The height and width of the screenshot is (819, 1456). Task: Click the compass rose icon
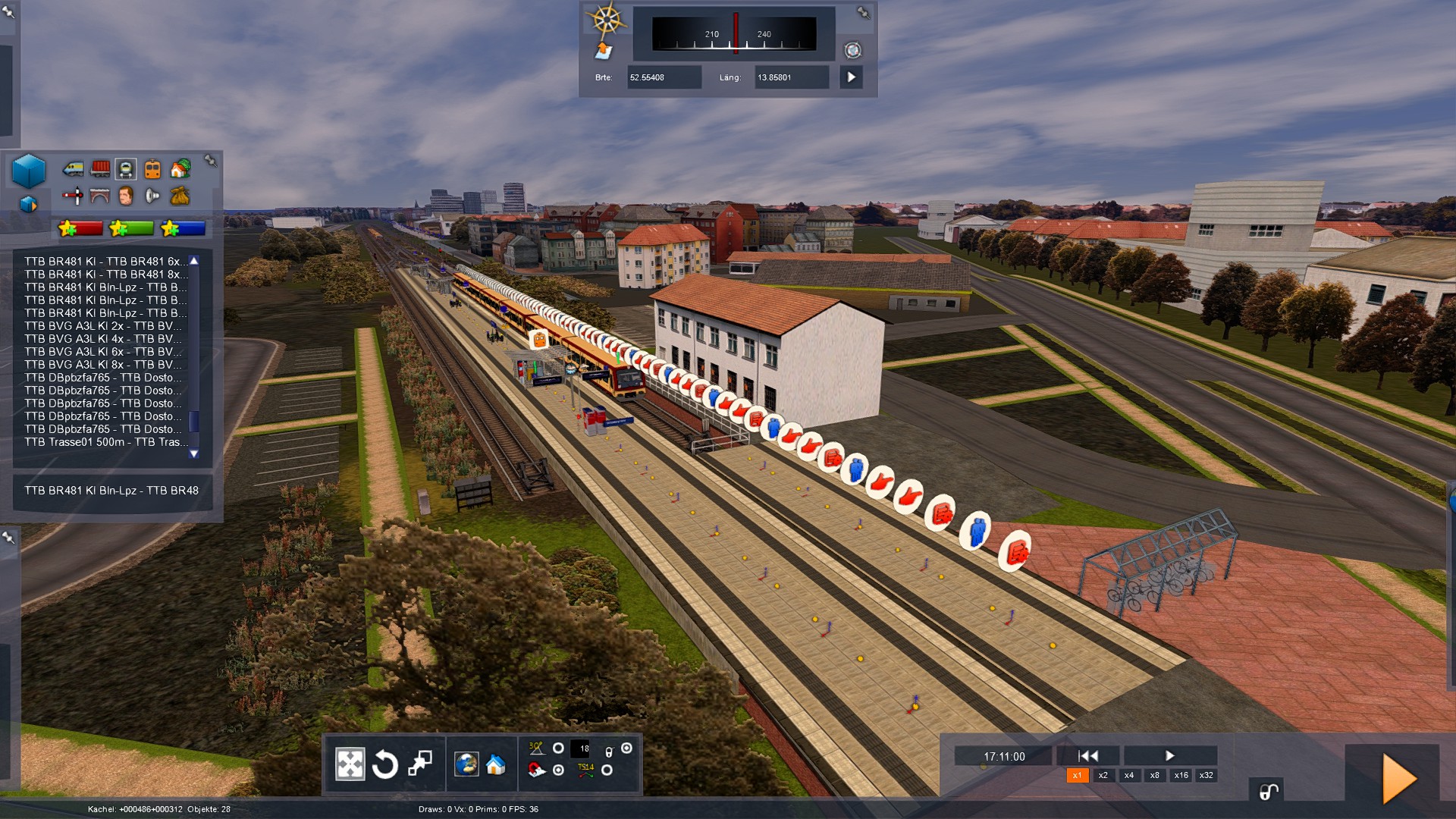(x=607, y=20)
